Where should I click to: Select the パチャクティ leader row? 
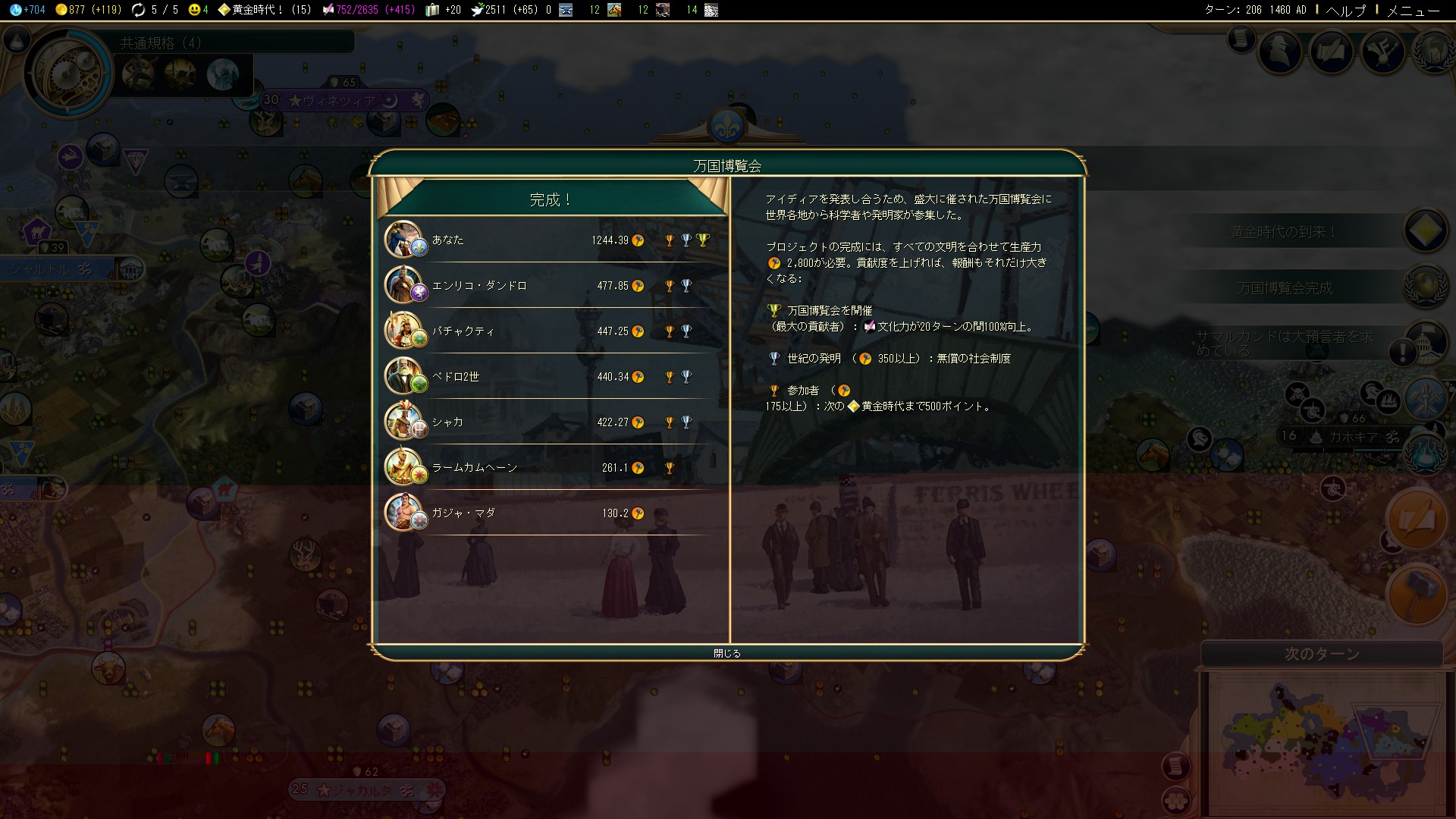(548, 331)
